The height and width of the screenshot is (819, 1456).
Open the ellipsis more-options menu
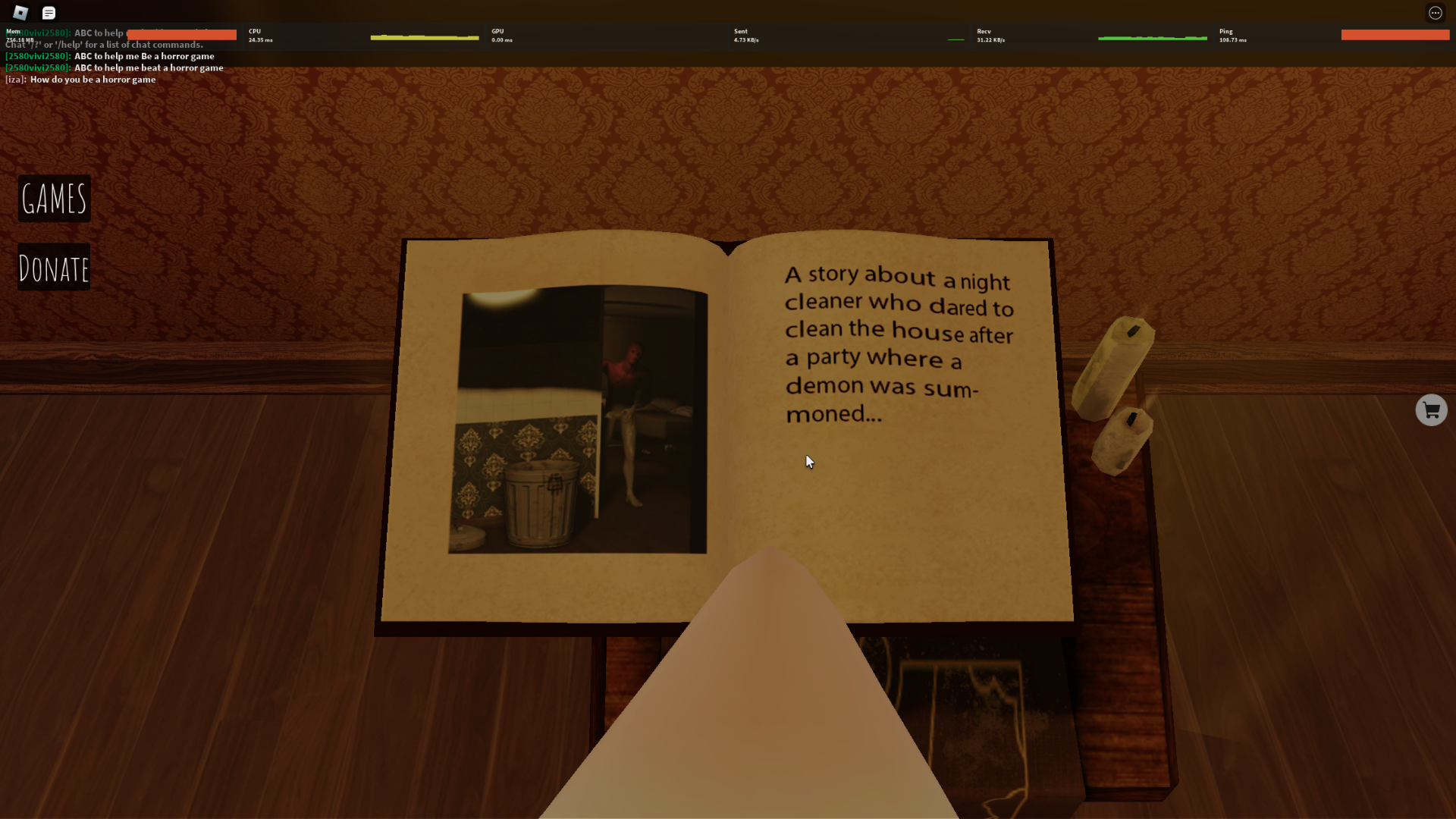coord(1436,12)
